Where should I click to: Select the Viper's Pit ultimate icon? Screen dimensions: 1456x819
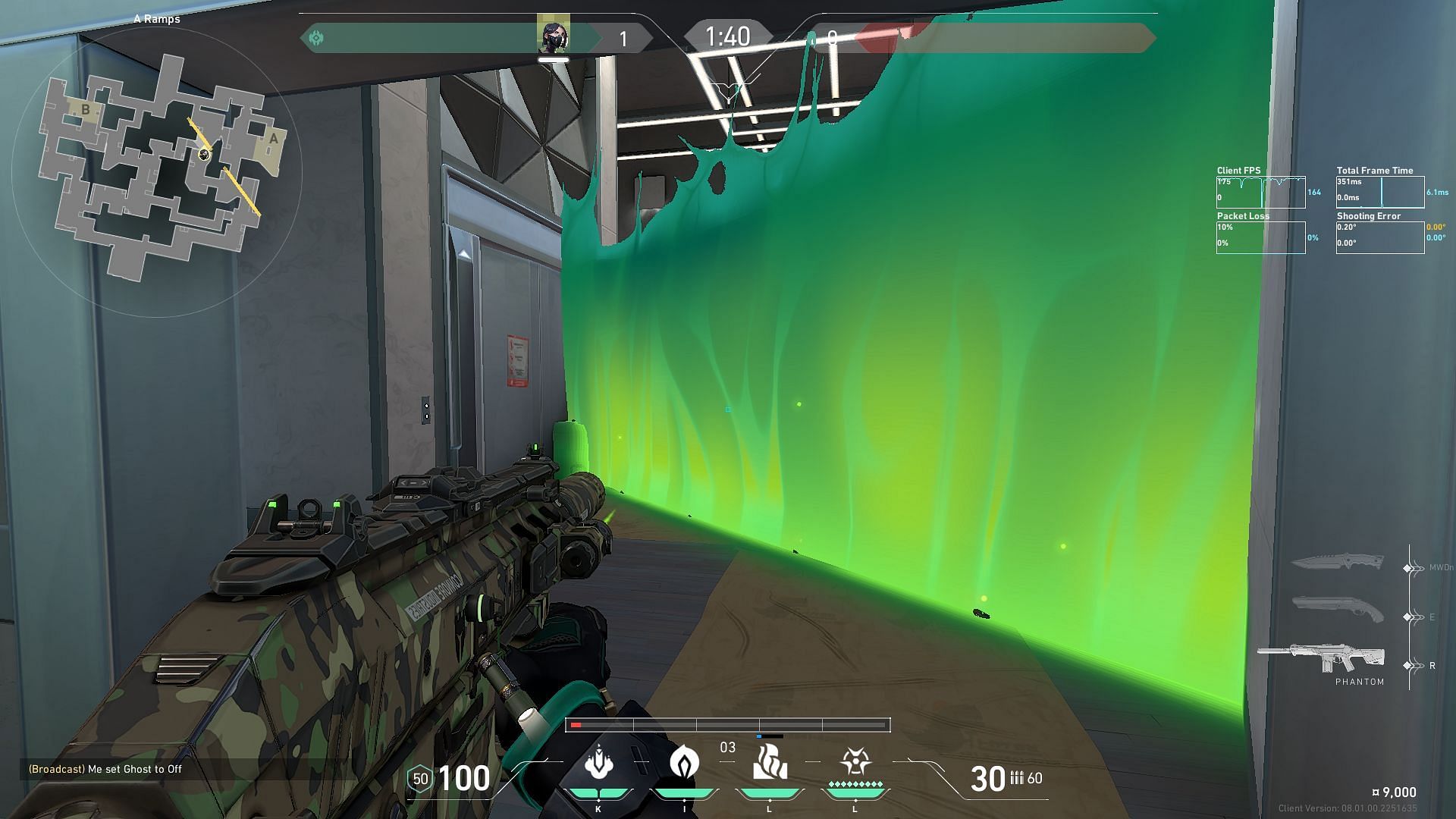coord(855,762)
